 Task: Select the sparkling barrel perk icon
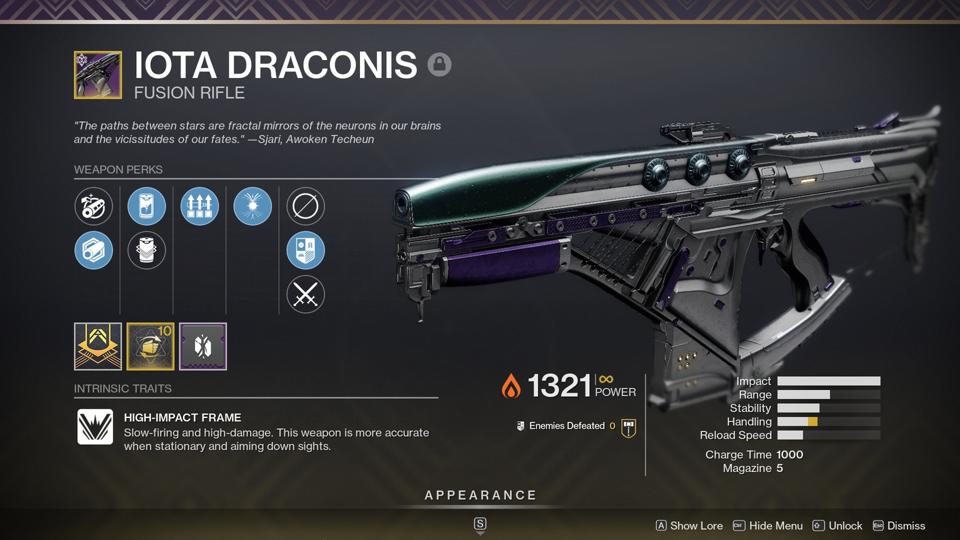(x=94, y=207)
